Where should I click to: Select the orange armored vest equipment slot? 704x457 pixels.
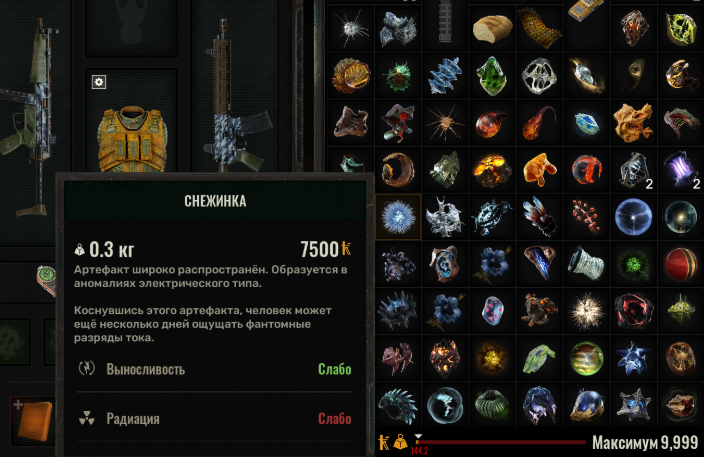[x=130, y=130]
